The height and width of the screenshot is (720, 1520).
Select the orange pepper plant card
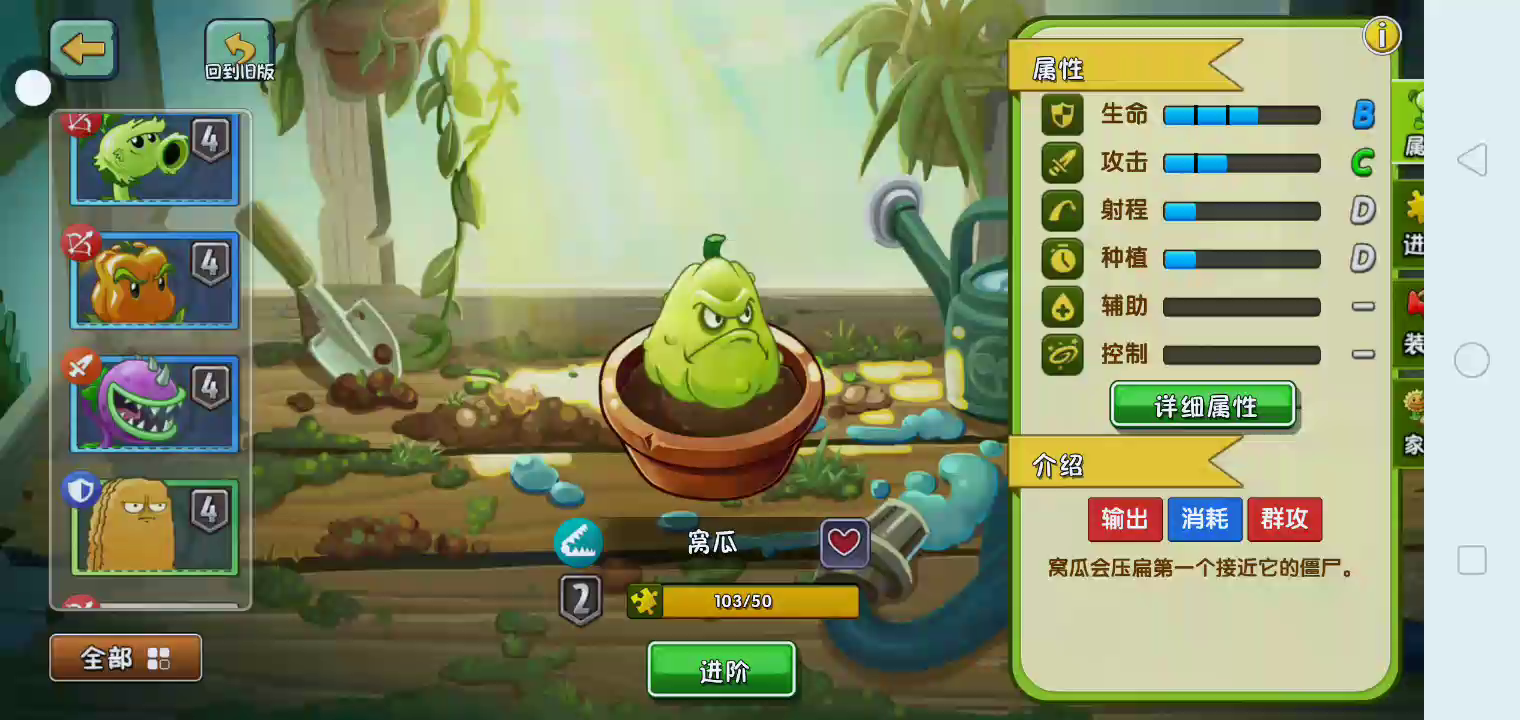pos(154,280)
